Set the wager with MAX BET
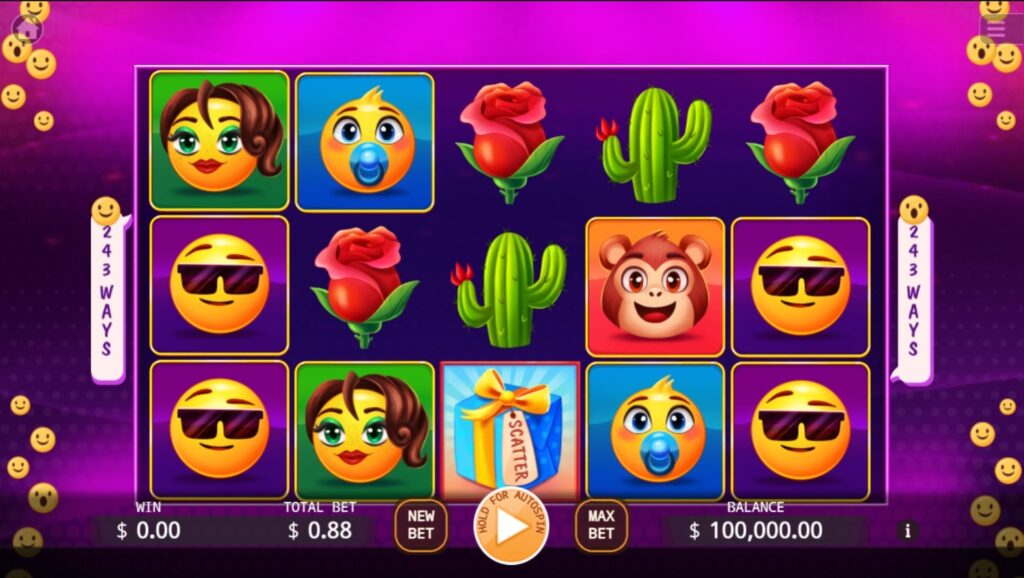The width and height of the screenshot is (1024, 578). pos(600,525)
